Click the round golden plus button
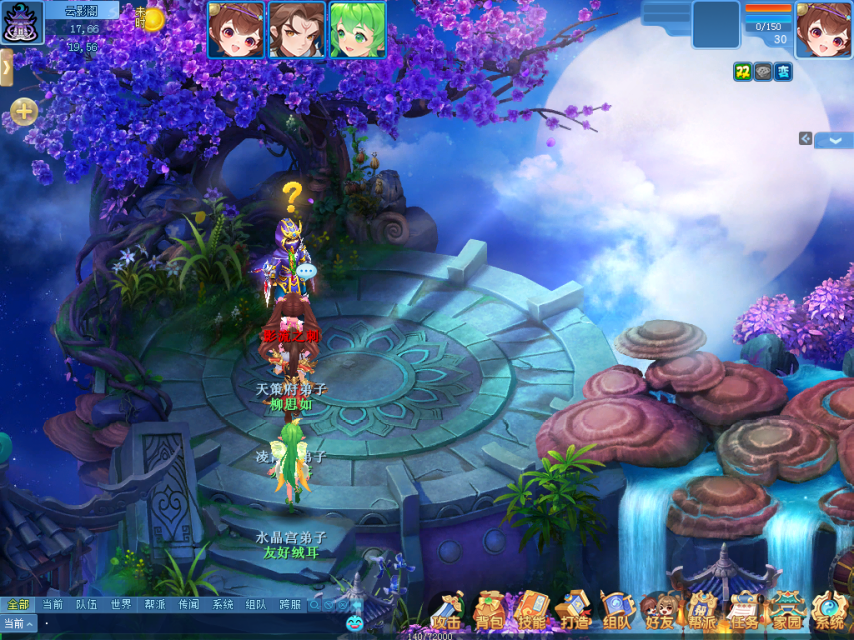The height and width of the screenshot is (640, 854). point(24,111)
